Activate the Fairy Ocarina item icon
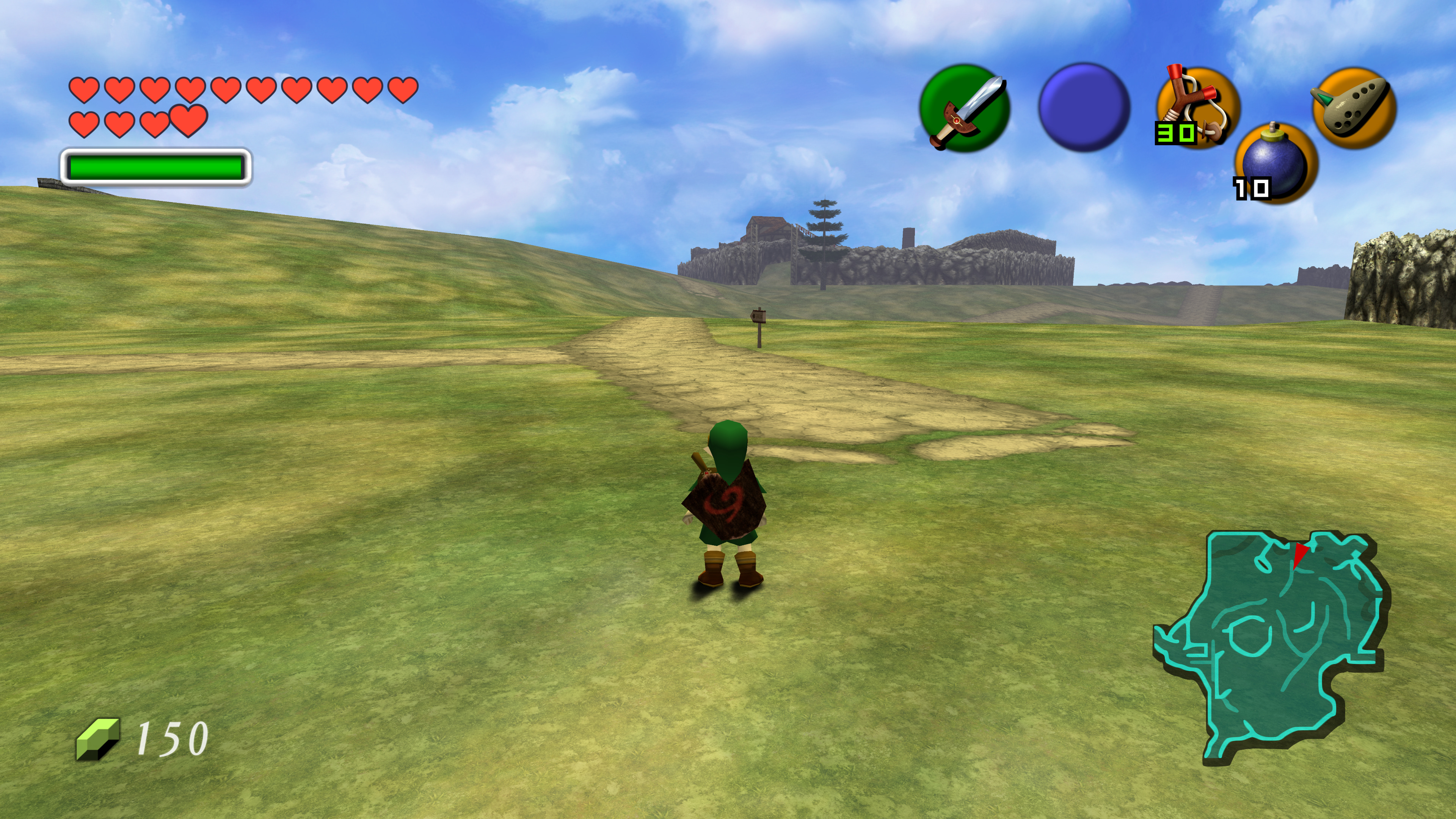1456x819 pixels. tap(1354, 107)
